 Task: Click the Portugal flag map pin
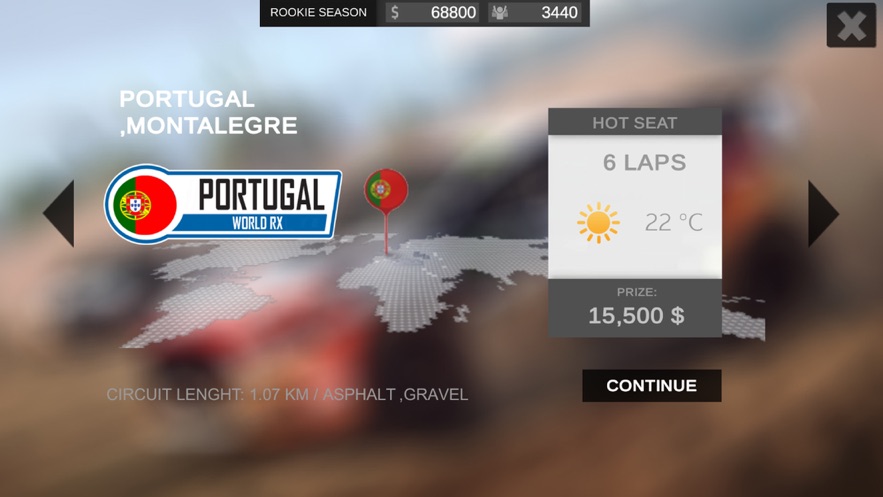(386, 190)
